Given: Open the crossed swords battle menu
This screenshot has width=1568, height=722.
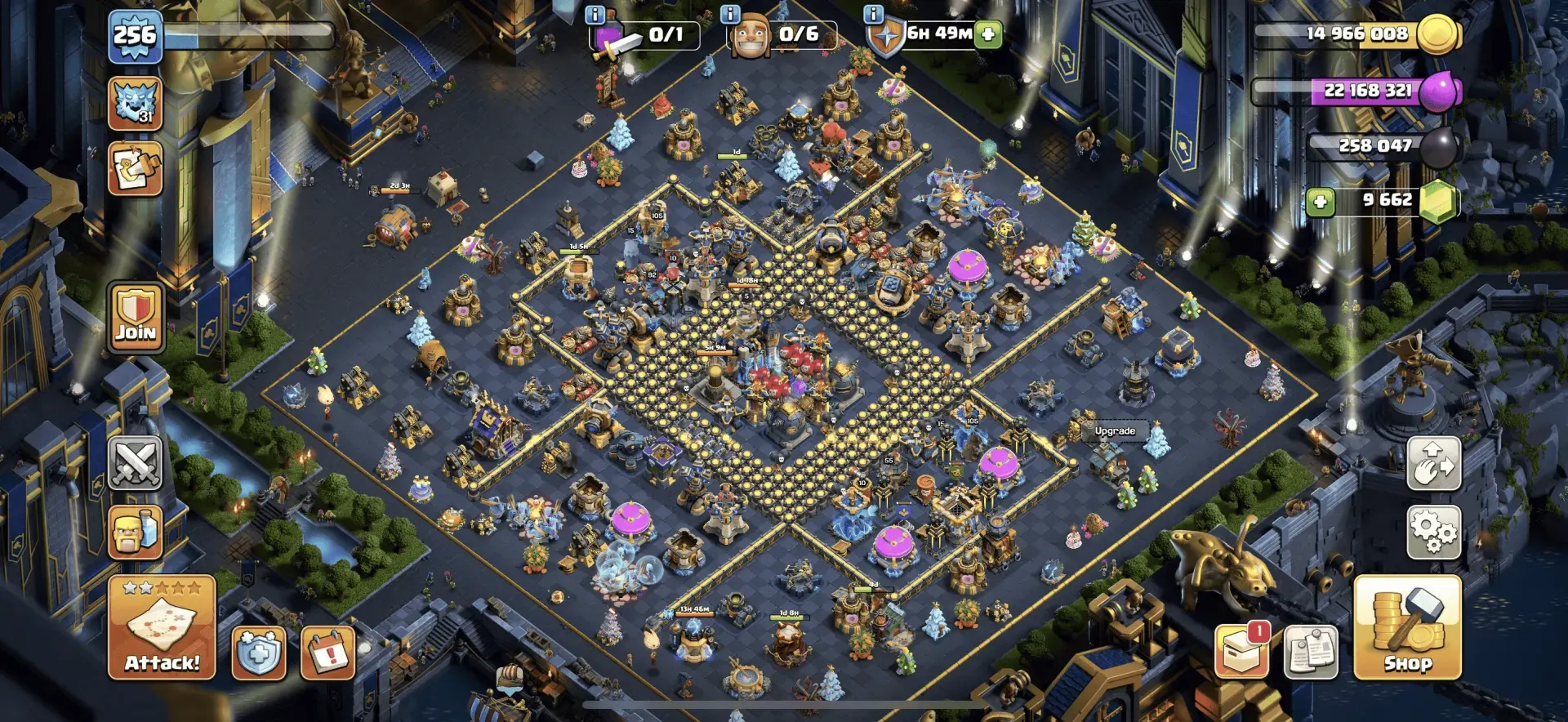Looking at the screenshot, I should [x=136, y=463].
